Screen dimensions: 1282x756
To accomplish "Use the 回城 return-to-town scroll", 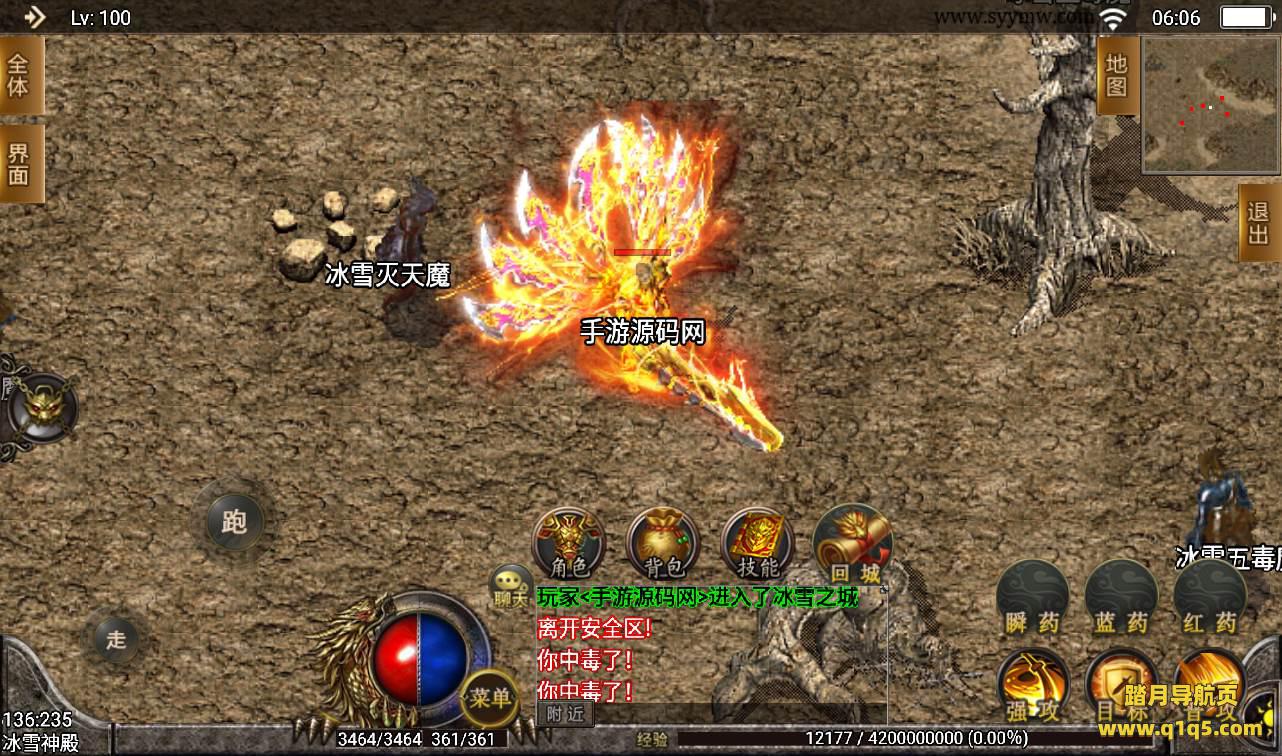I will click(x=852, y=545).
